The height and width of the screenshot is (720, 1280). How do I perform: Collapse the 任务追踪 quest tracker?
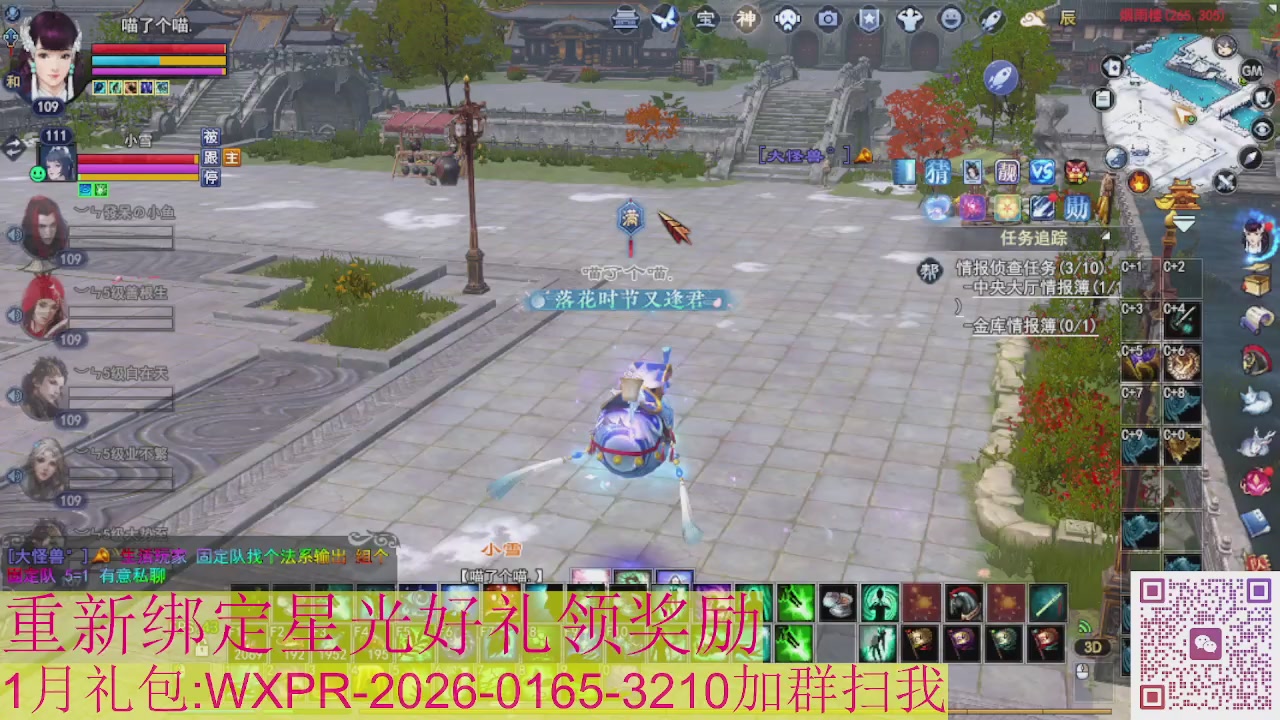[x=1104, y=234]
